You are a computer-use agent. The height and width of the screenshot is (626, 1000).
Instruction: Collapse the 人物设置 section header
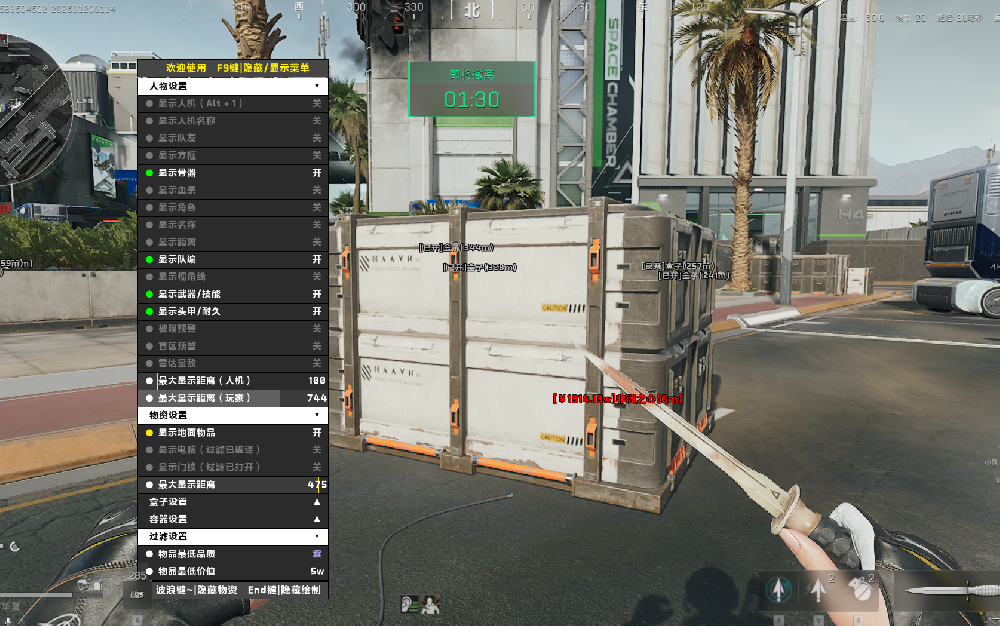[232, 86]
